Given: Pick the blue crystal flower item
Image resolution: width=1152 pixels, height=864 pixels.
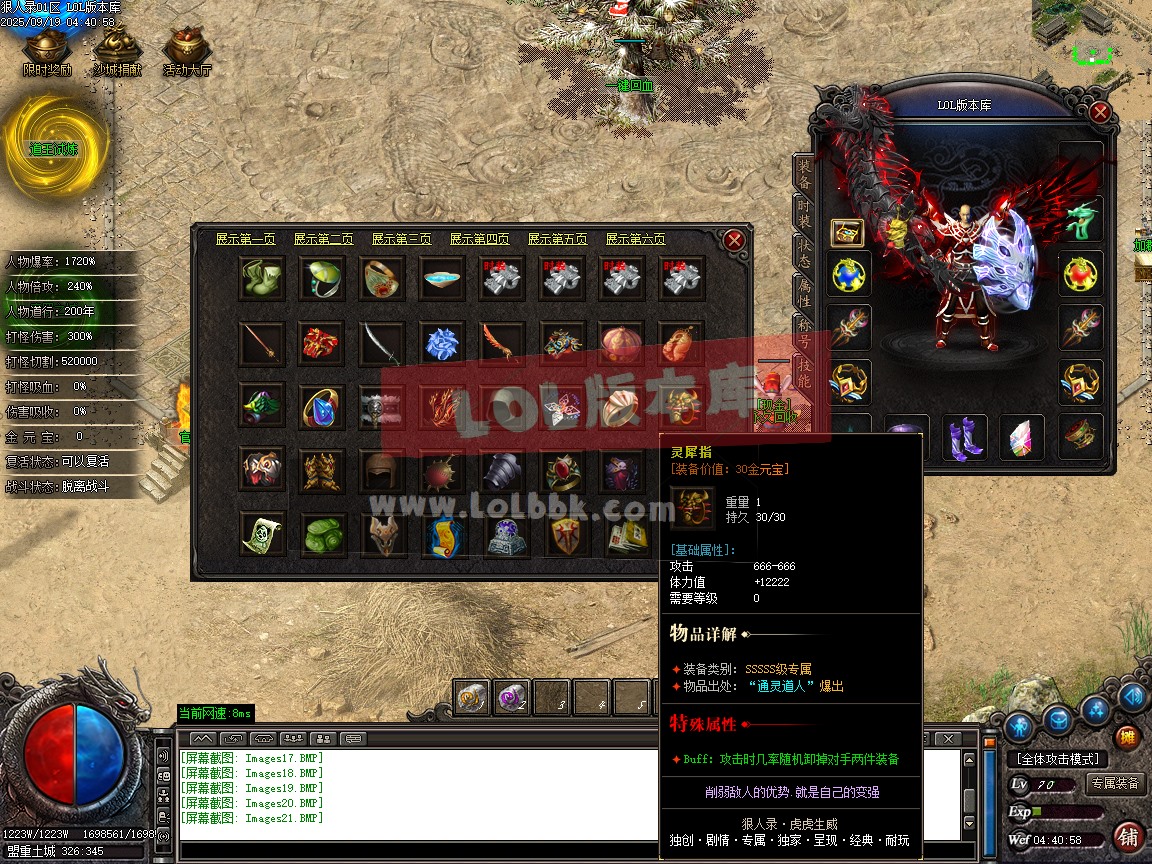Looking at the screenshot, I should (x=441, y=343).
